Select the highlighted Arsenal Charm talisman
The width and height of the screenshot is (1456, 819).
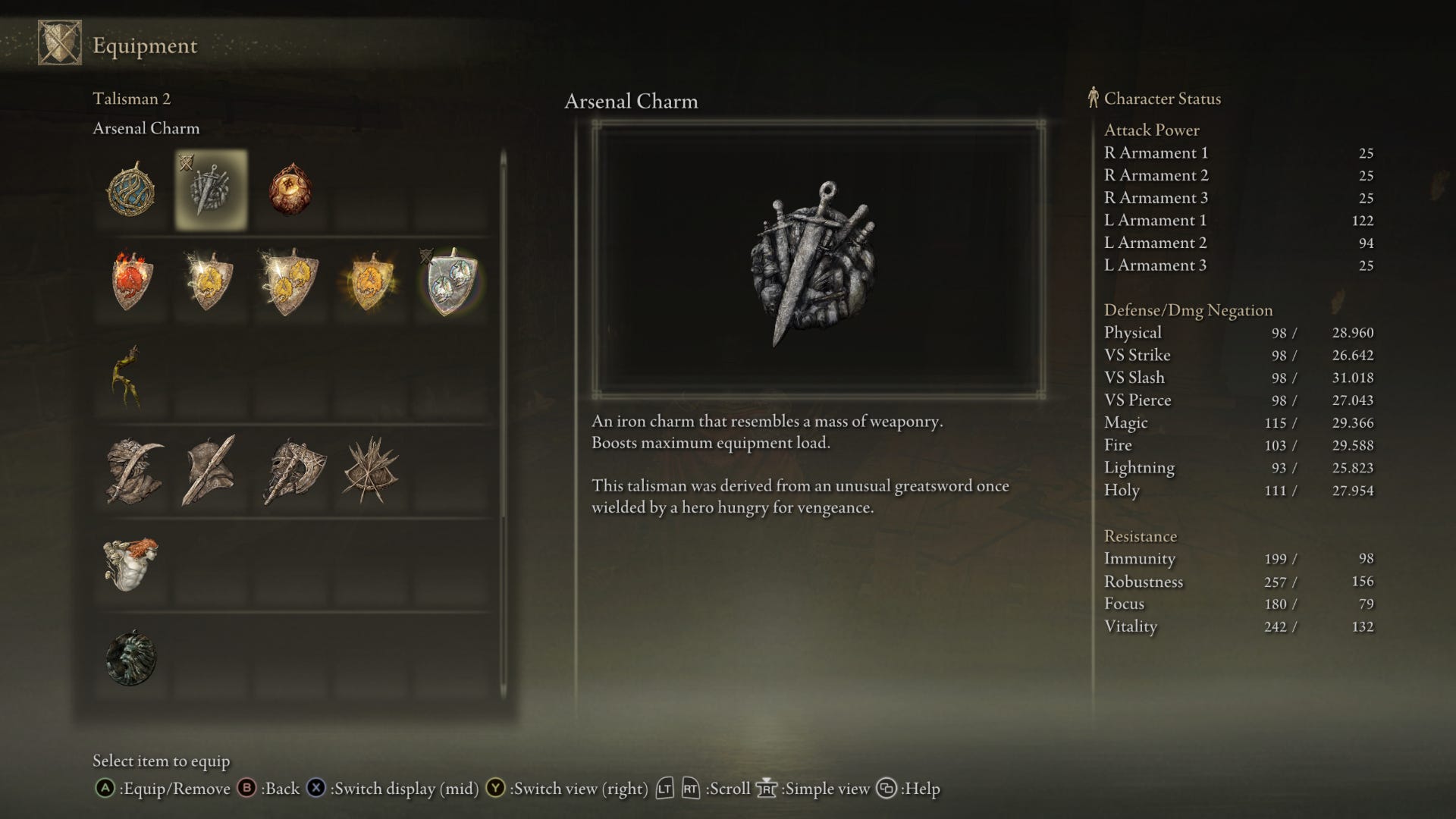tap(211, 190)
